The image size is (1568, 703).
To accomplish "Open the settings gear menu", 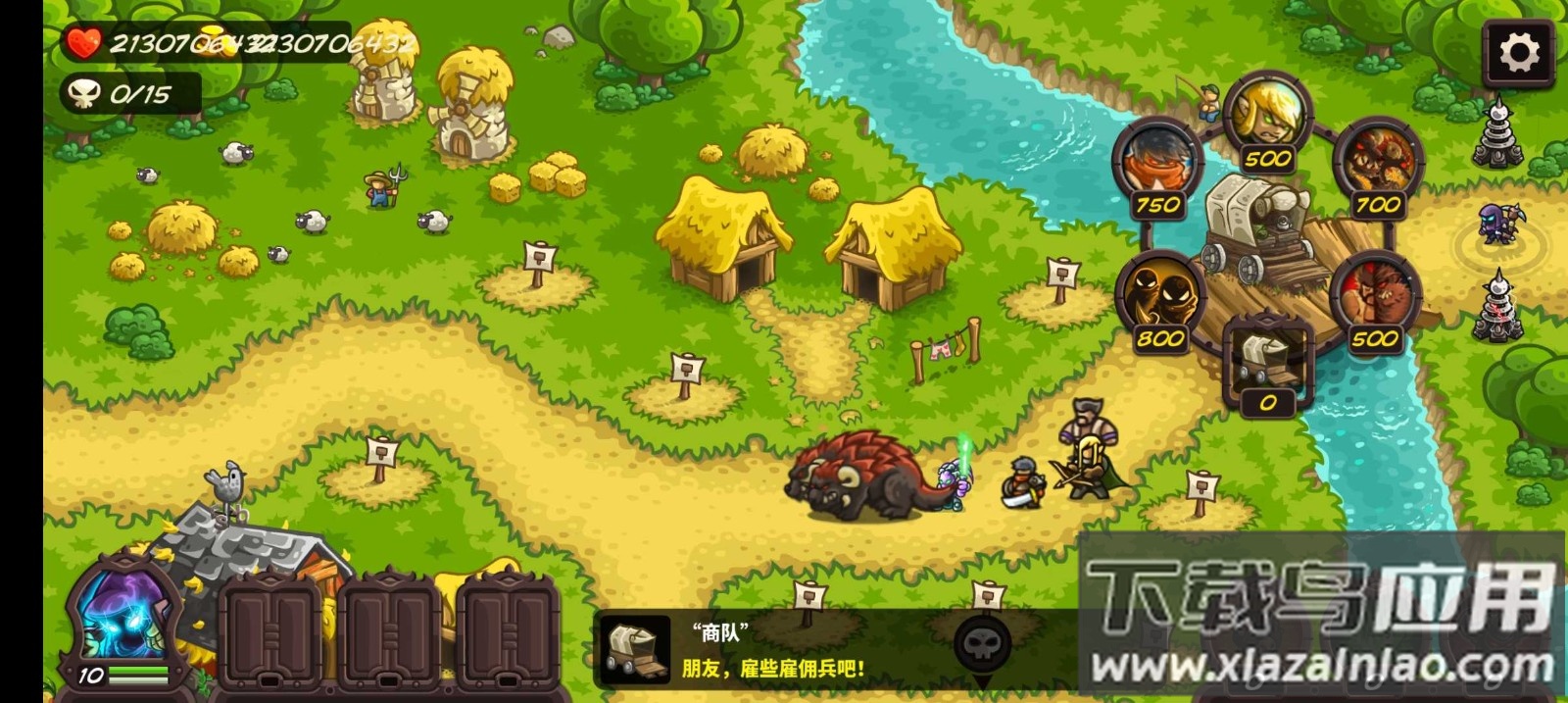I will [1518, 53].
